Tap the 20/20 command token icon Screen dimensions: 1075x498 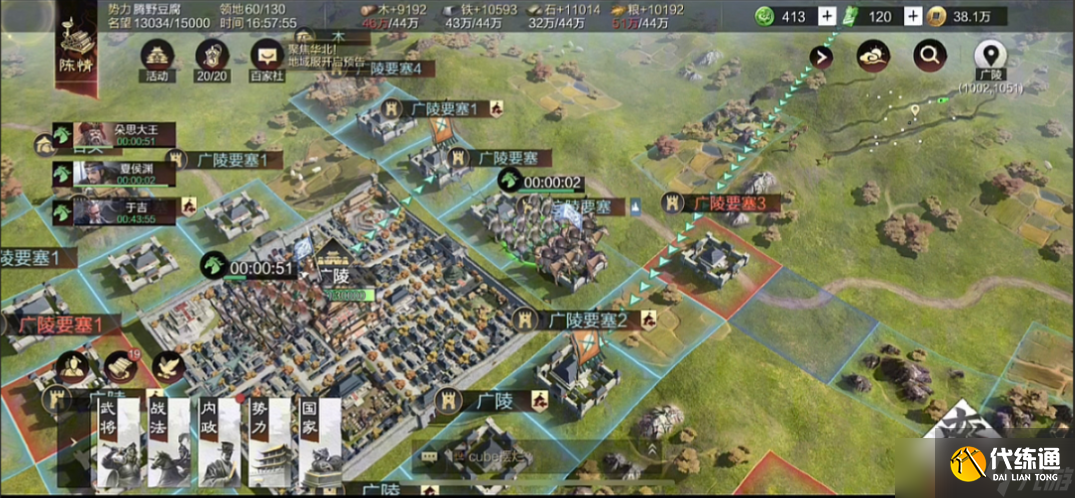pyautogui.click(x=212, y=58)
